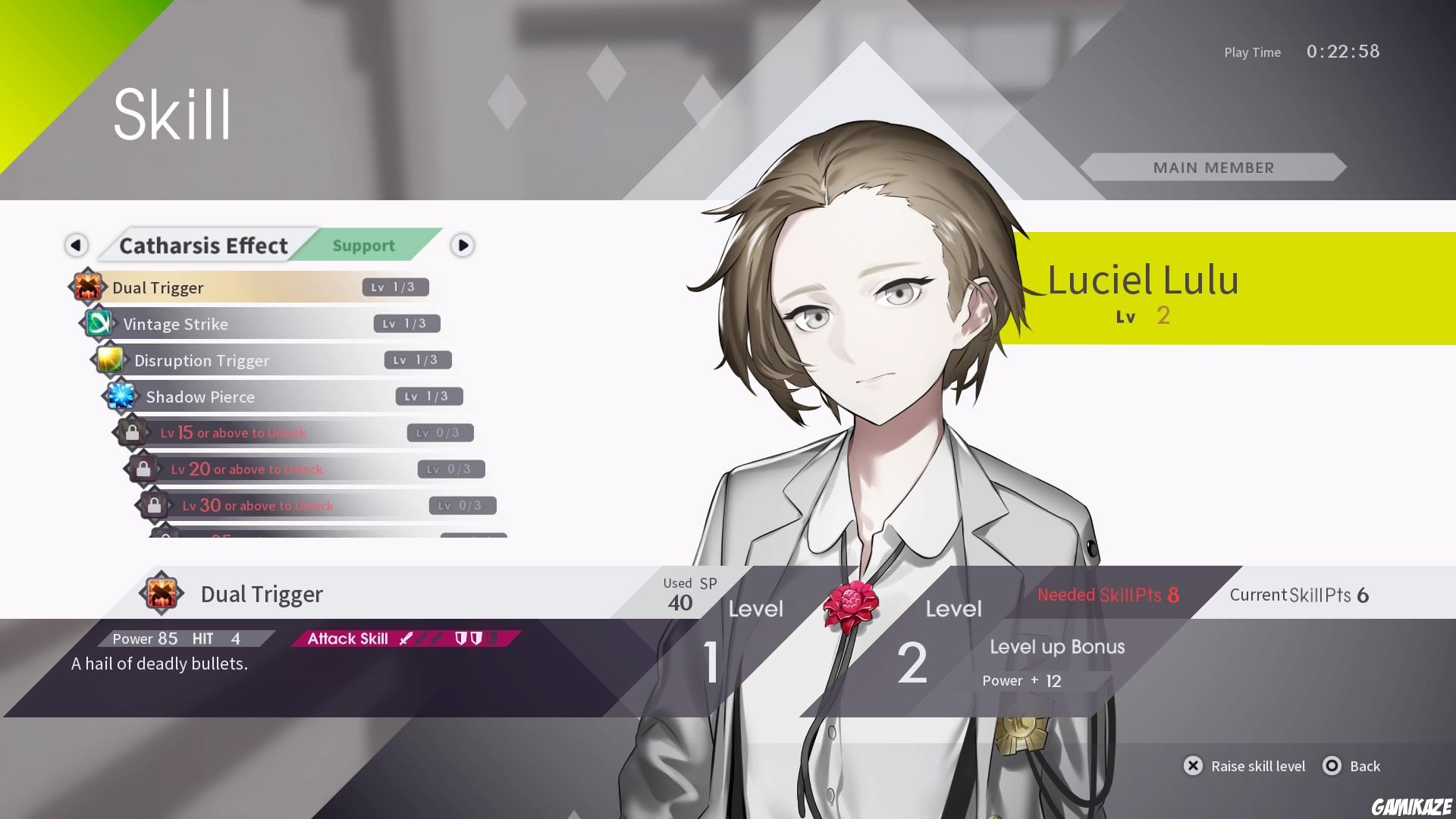Toggle the second shield icon on Attack Skill bar
Image resolution: width=1456 pixels, height=819 pixels.
tap(478, 638)
